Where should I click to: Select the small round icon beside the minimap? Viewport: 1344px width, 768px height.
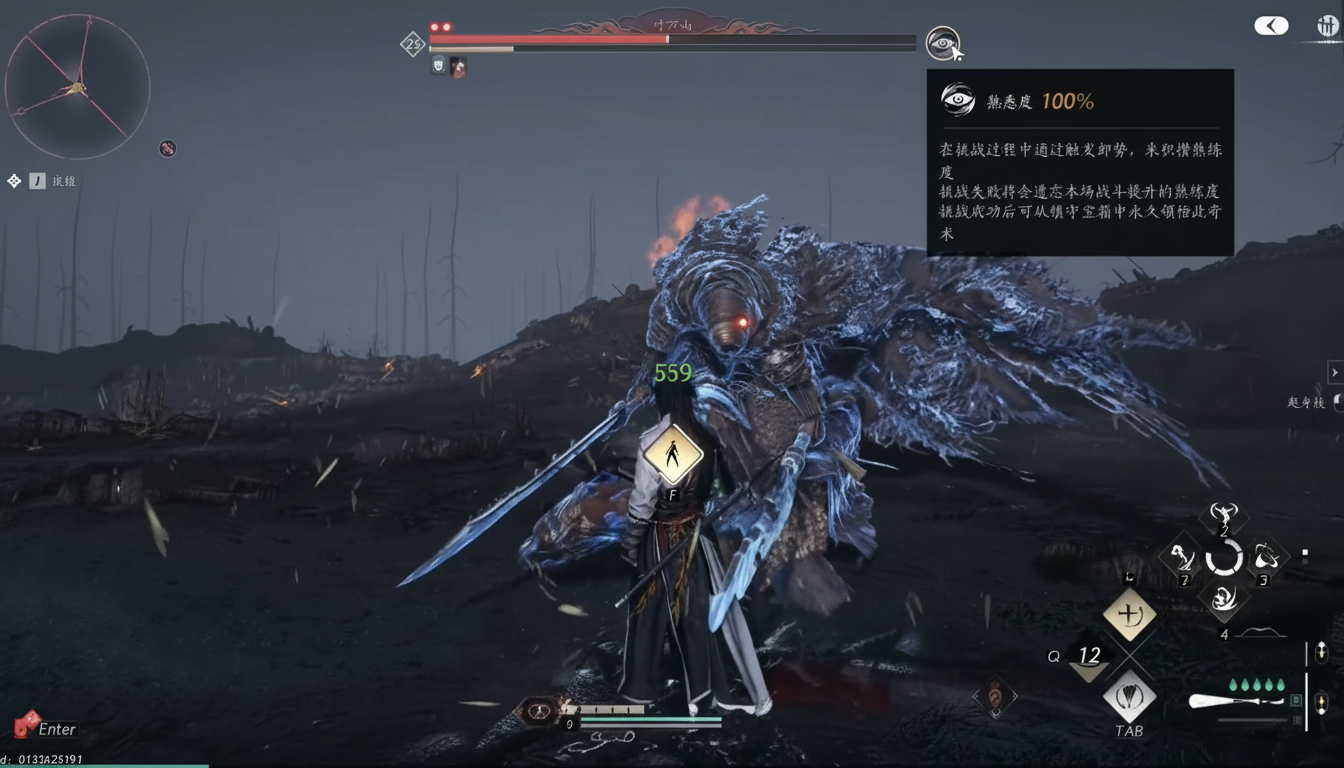click(167, 149)
